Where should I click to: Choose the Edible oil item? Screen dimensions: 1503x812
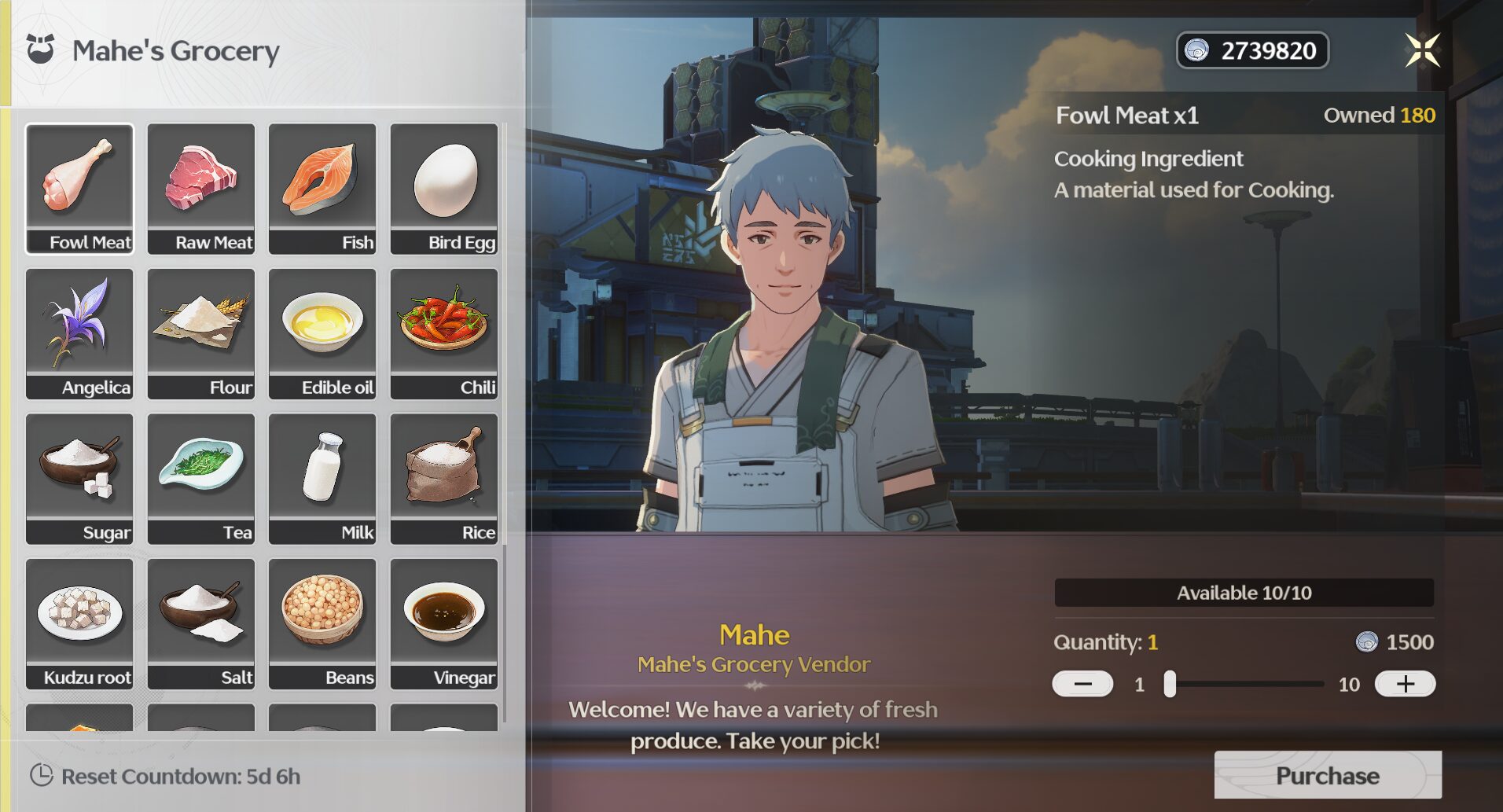coord(322,333)
